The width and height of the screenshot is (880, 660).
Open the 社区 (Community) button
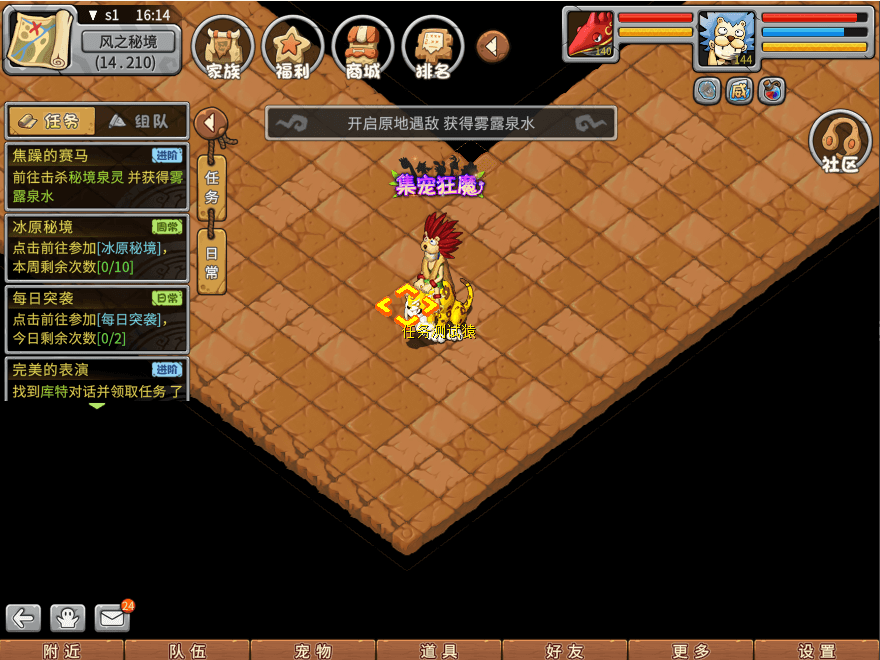tap(840, 143)
